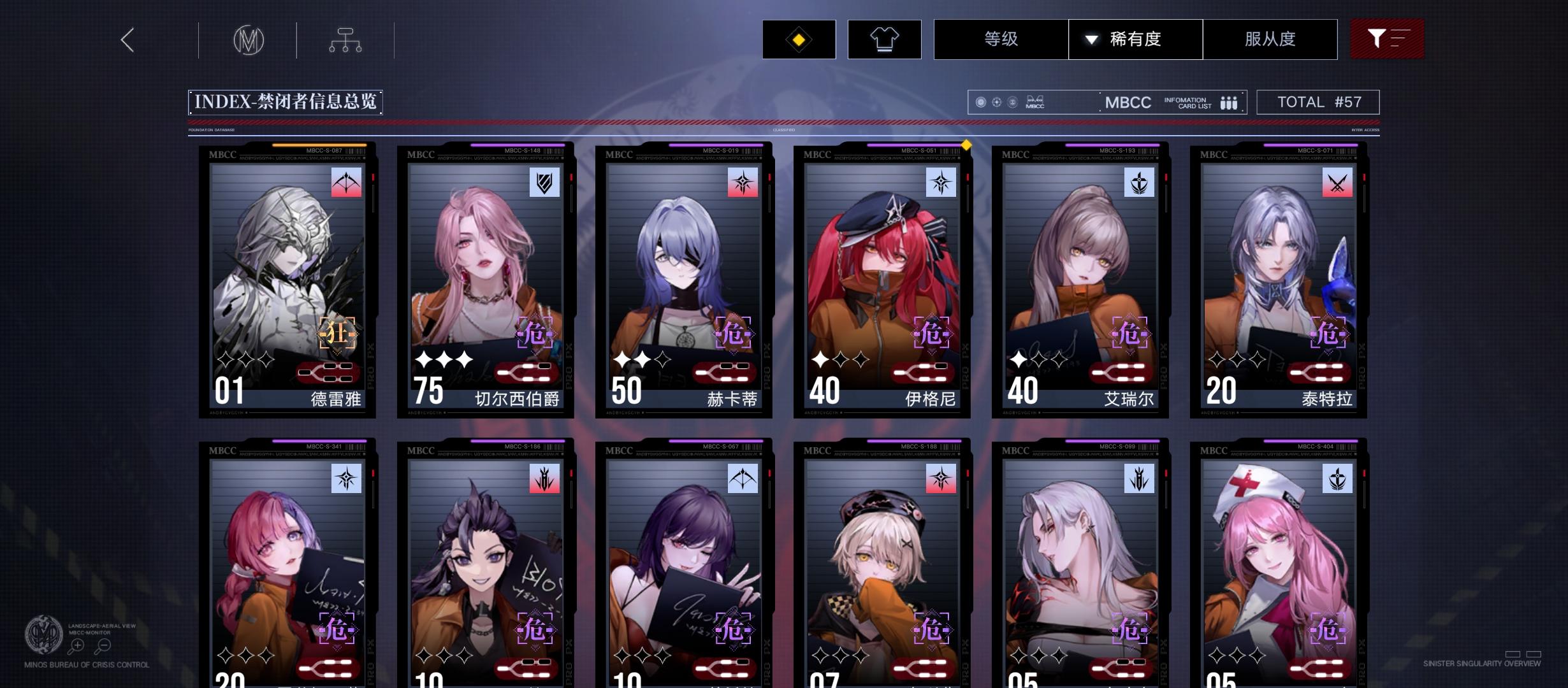Viewport: 1568px width, 688px height.
Task: Select the crossed swords icon on 泰特拉's card
Action: pos(1339,183)
